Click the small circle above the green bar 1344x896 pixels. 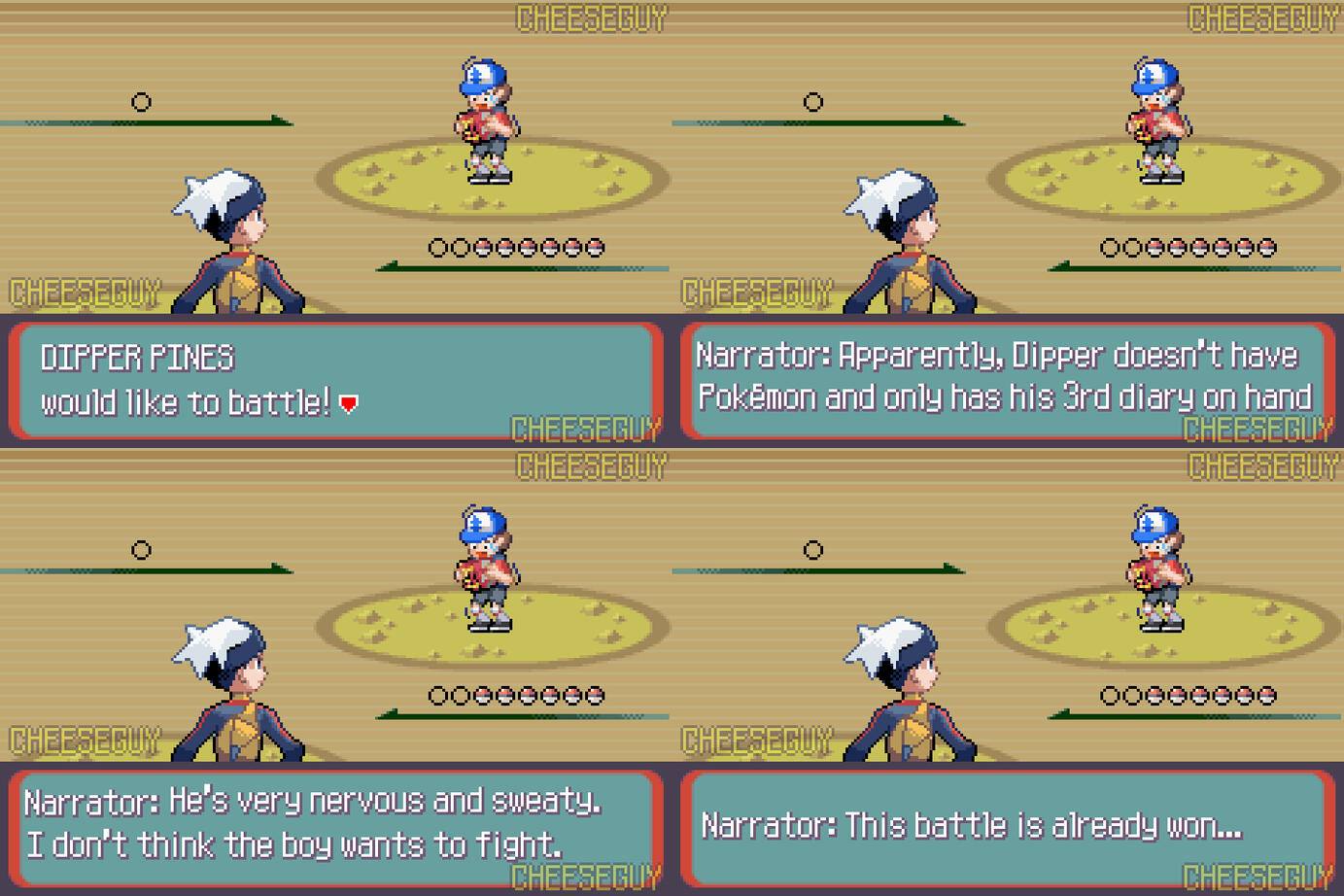tap(141, 101)
